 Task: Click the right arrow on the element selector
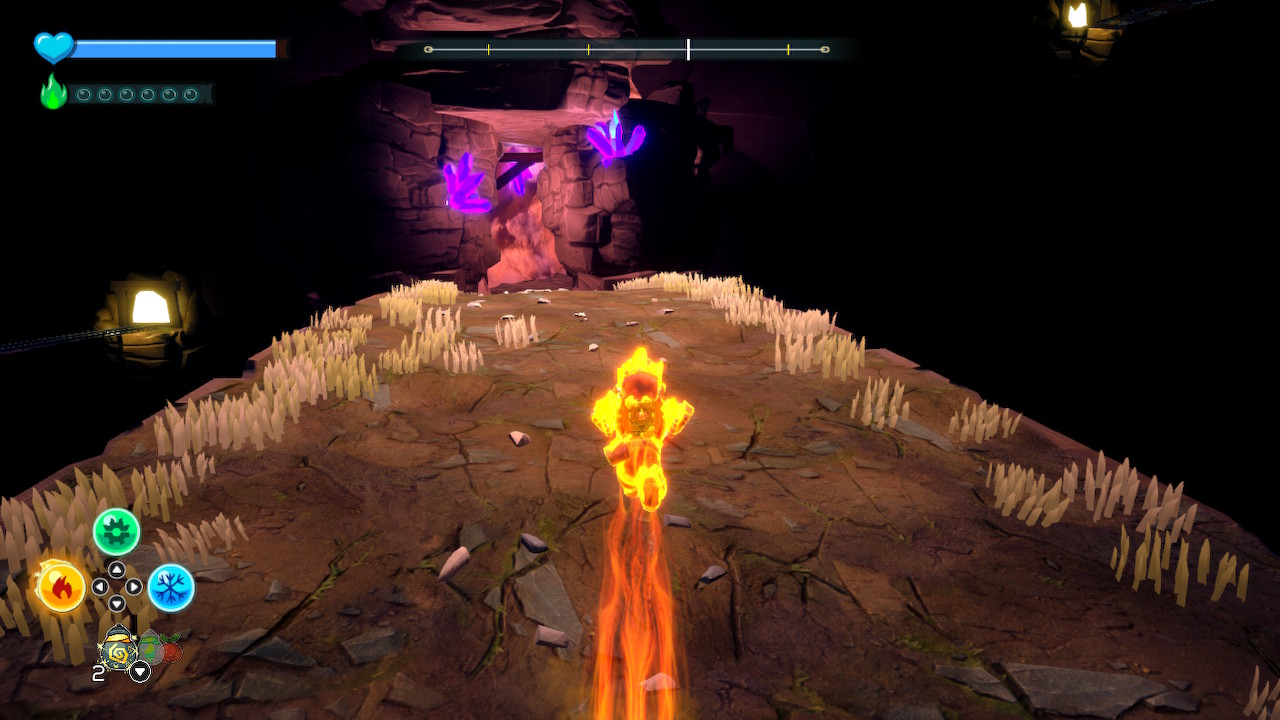tap(133, 586)
